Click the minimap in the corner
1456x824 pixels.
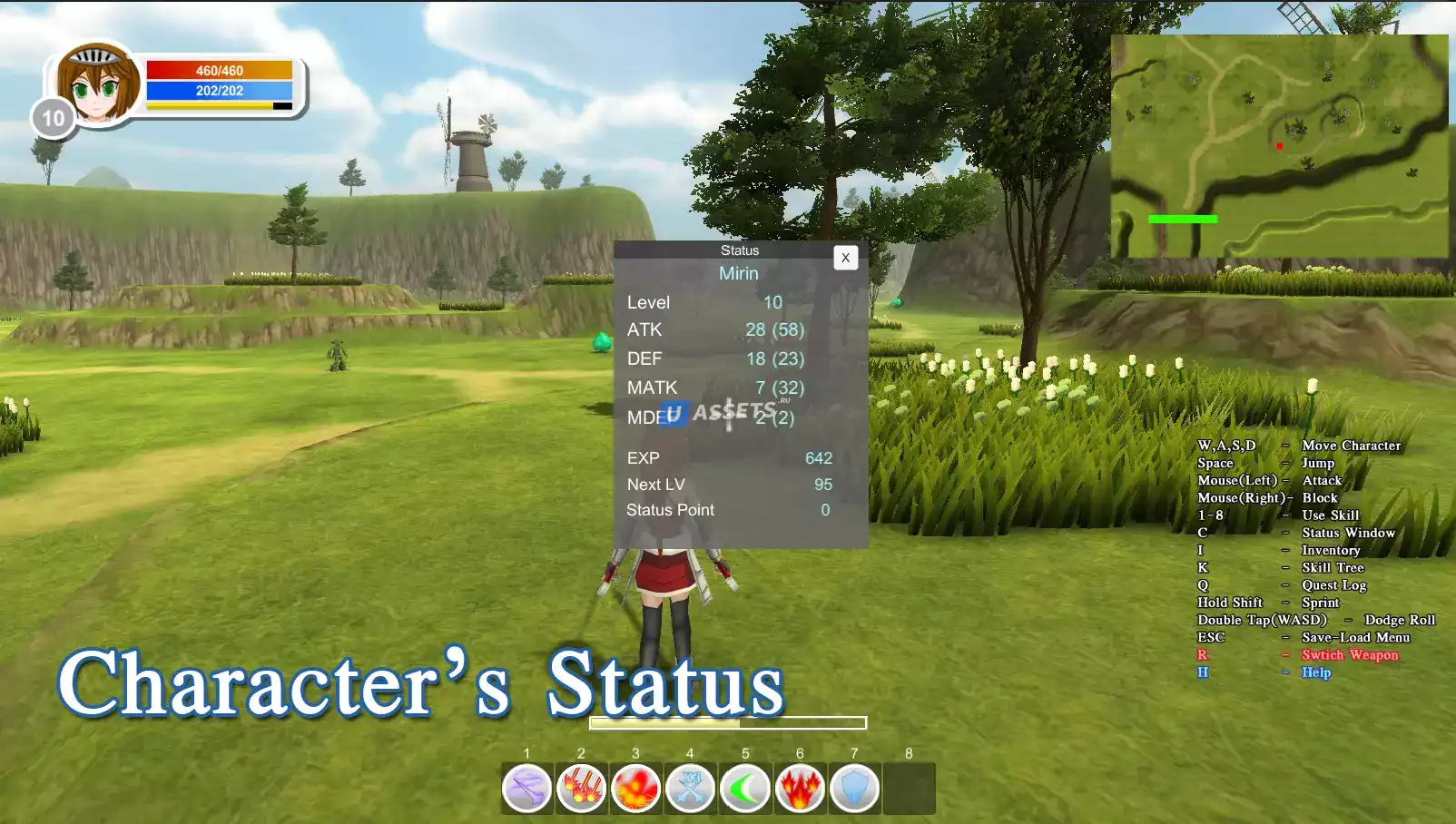1279,146
